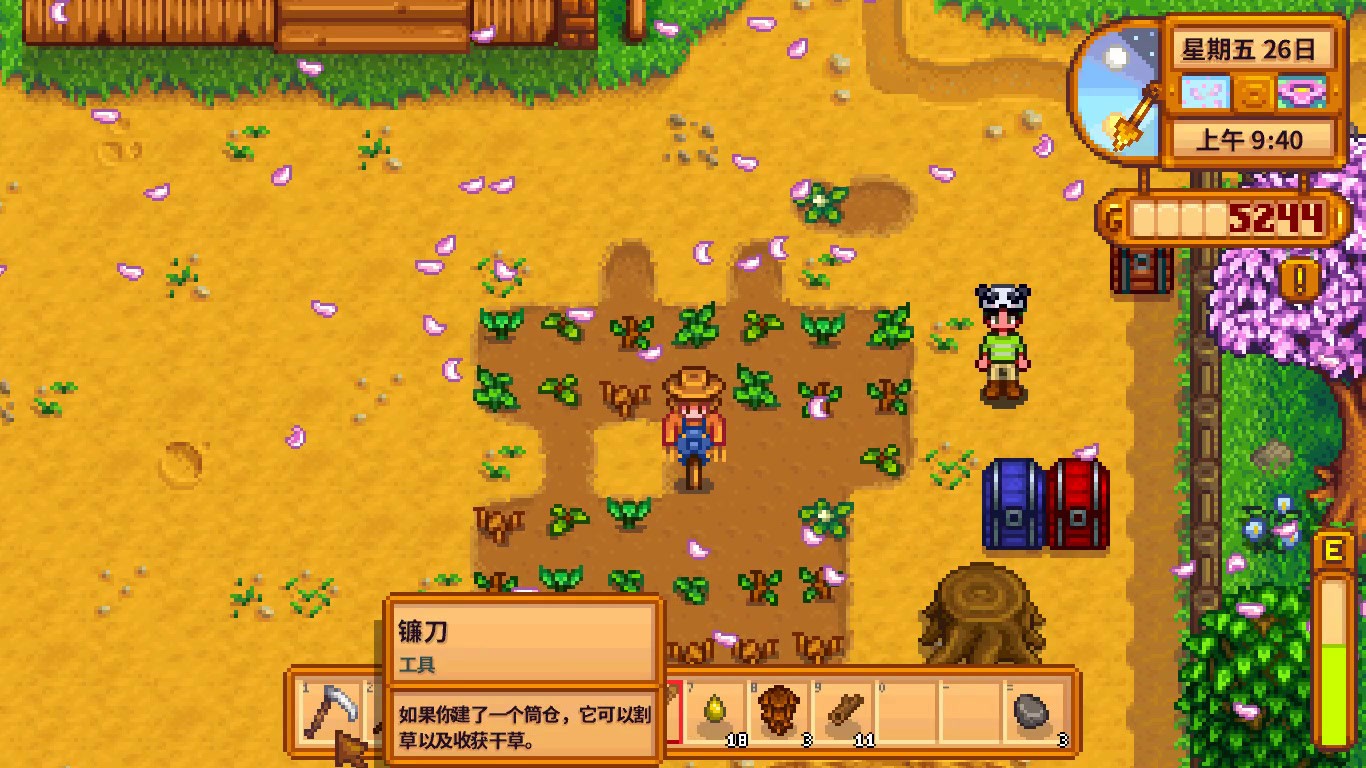Click the clock face showing sun and moon
This screenshot has width=1366, height=768.
(x=1113, y=92)
